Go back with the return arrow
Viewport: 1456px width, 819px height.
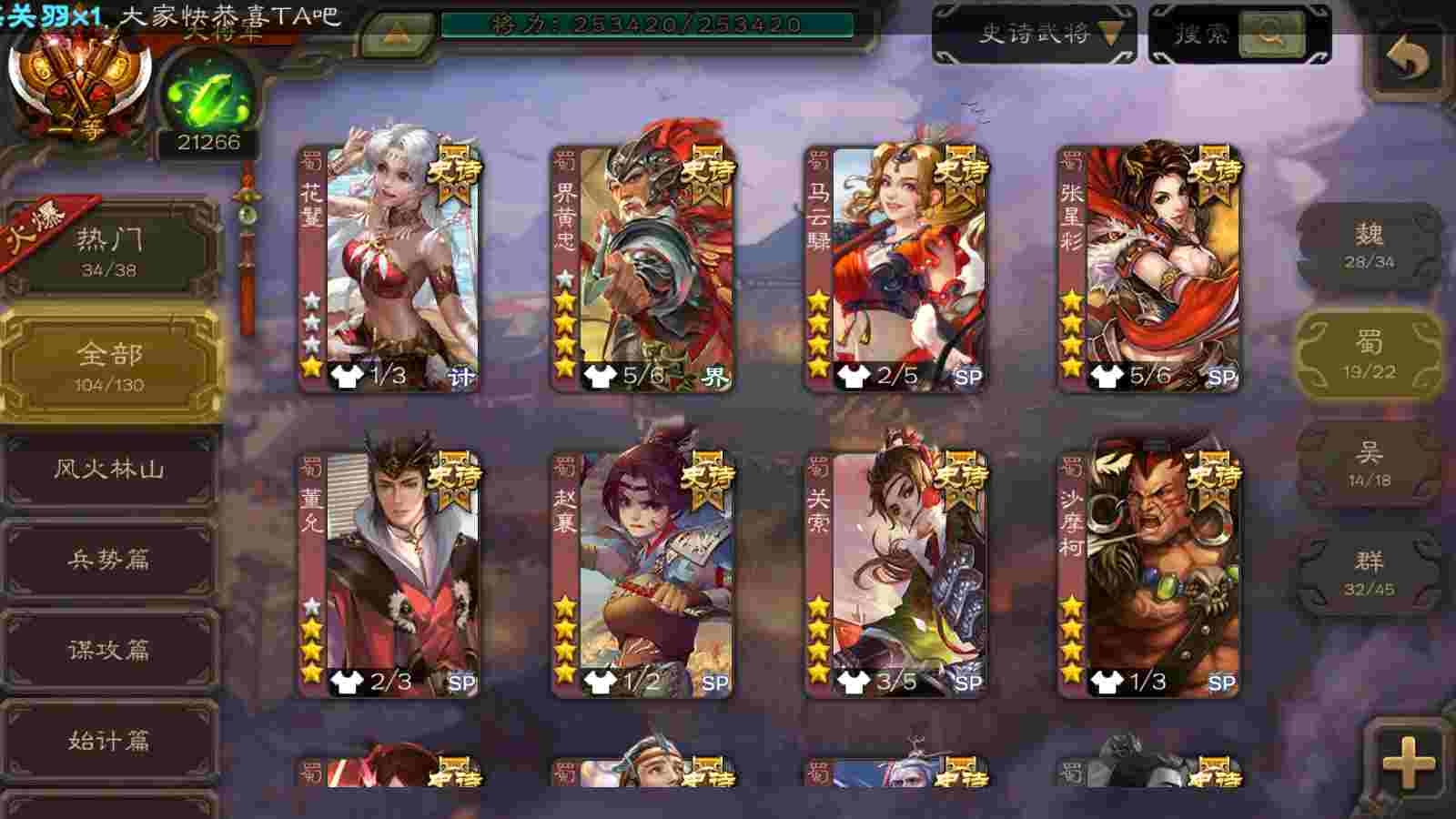1407,62
